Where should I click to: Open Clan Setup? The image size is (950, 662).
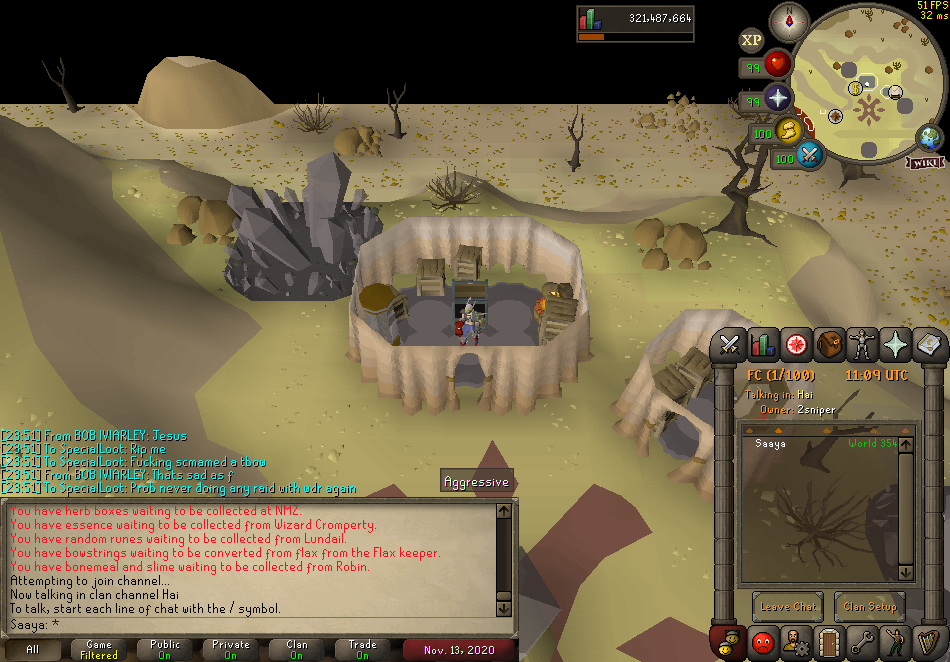pyautogui.click(x=869, y=606)
